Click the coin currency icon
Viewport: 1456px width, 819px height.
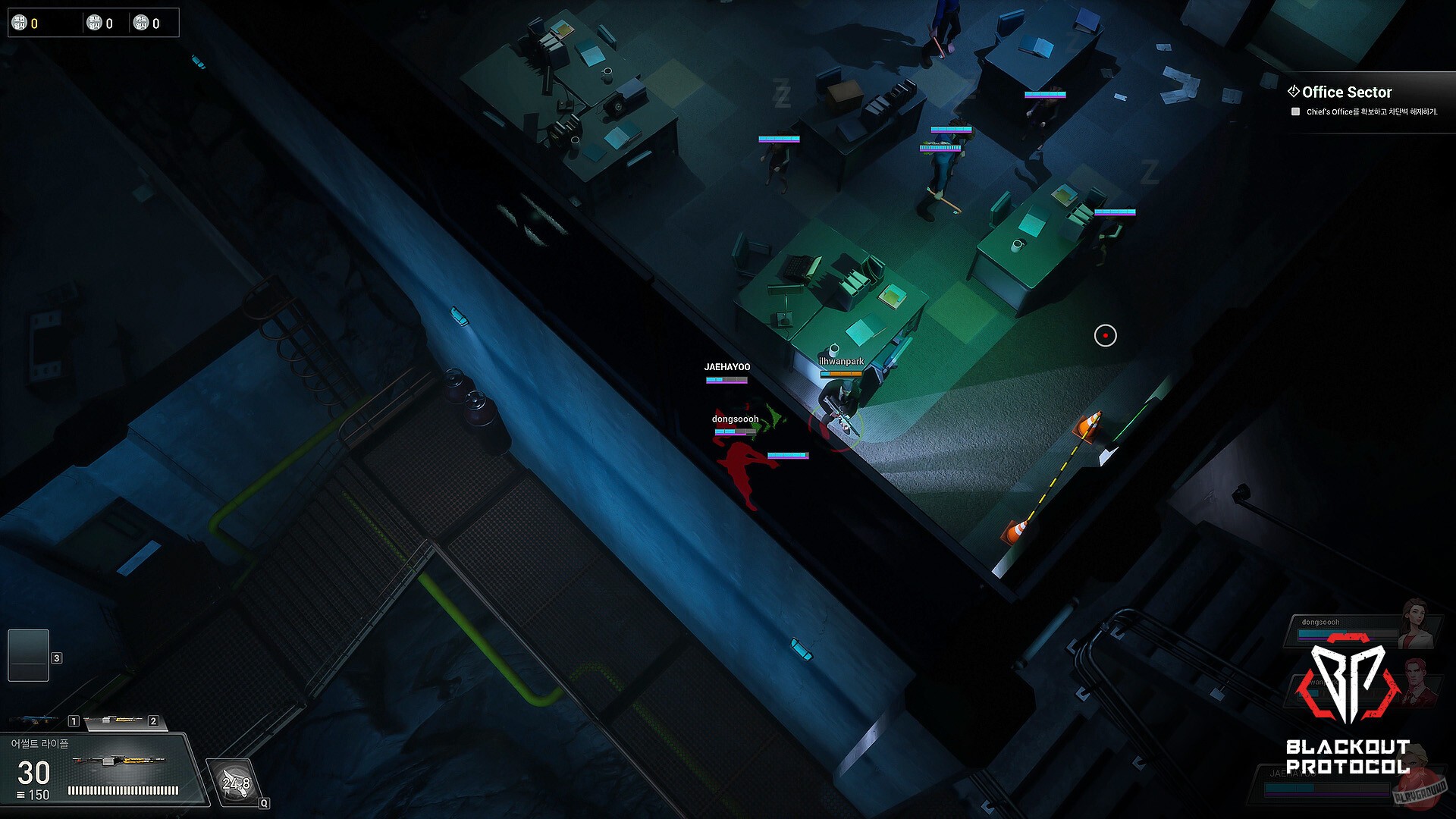pyautogui.click(x=19, y=23)
